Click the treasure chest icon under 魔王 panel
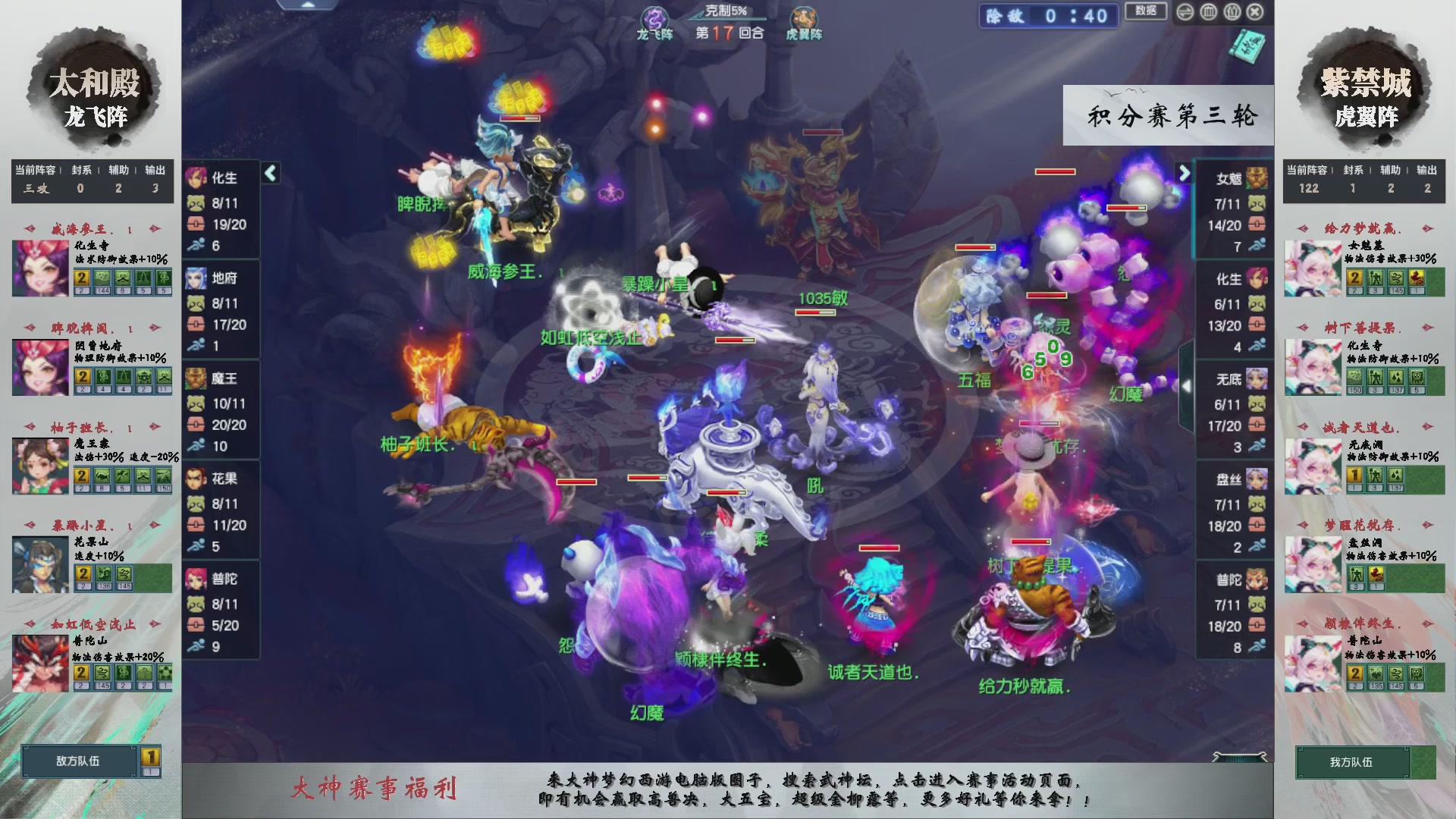Image resolution: width=1456 pixels, height=819 pixels. click(x=196, y=425)
